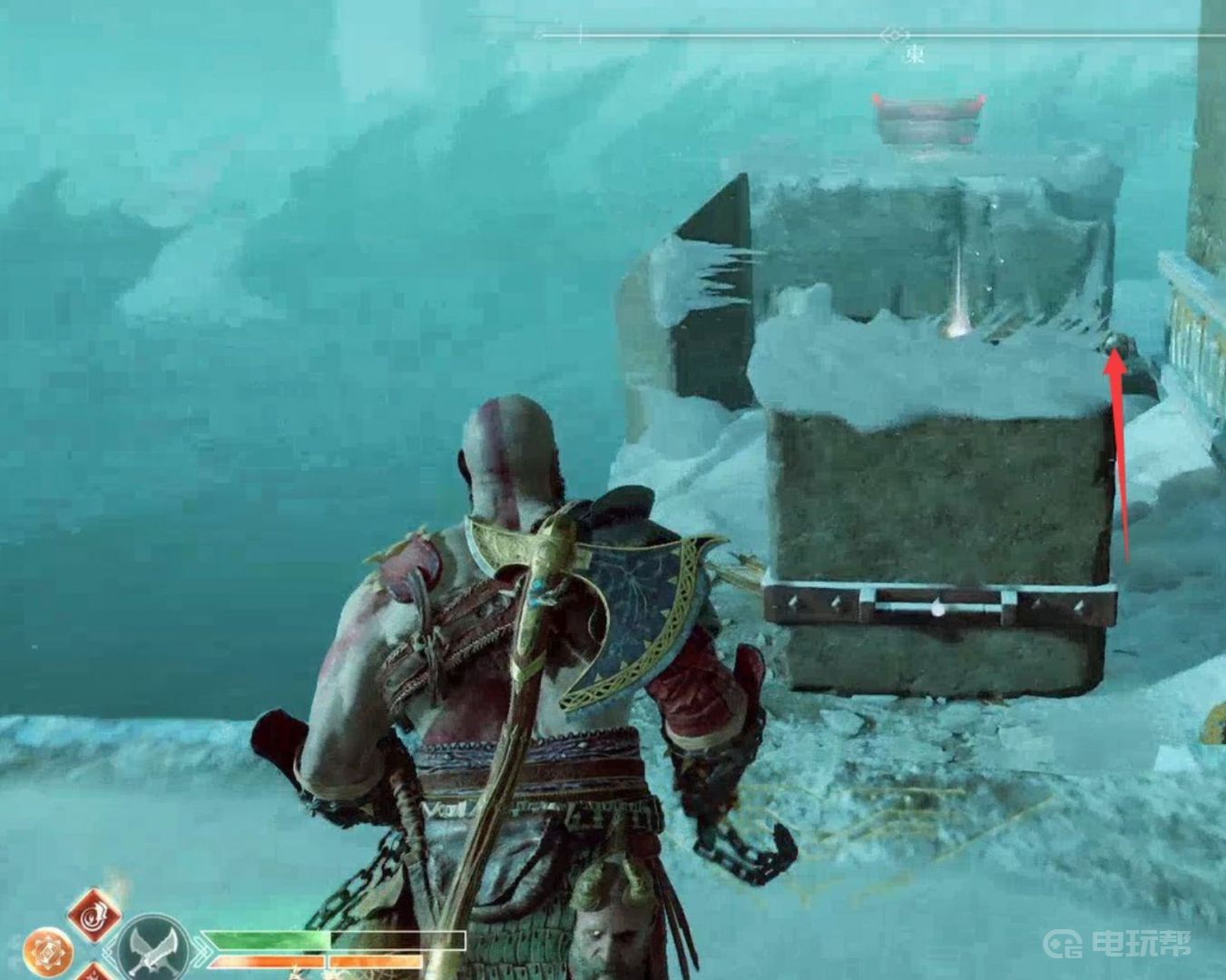This screenshot has width=1226, height=980.
Task: Activate the red swirl runic attack
Action: pyautogui.click(x=94, y=915)
